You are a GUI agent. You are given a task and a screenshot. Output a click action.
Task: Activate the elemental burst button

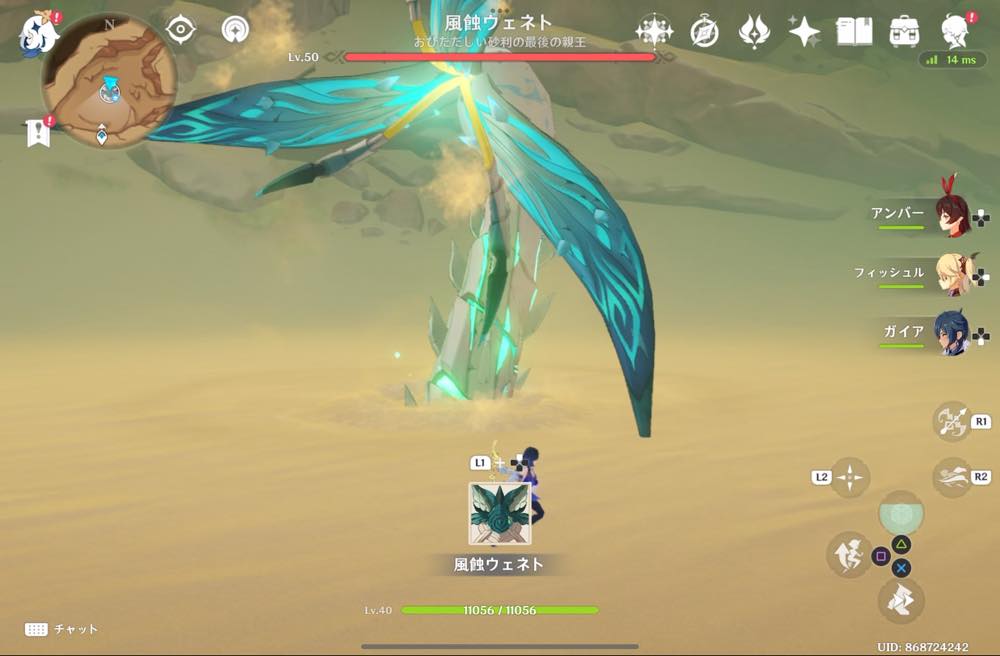pyautogui.click(x=901, y=513)
